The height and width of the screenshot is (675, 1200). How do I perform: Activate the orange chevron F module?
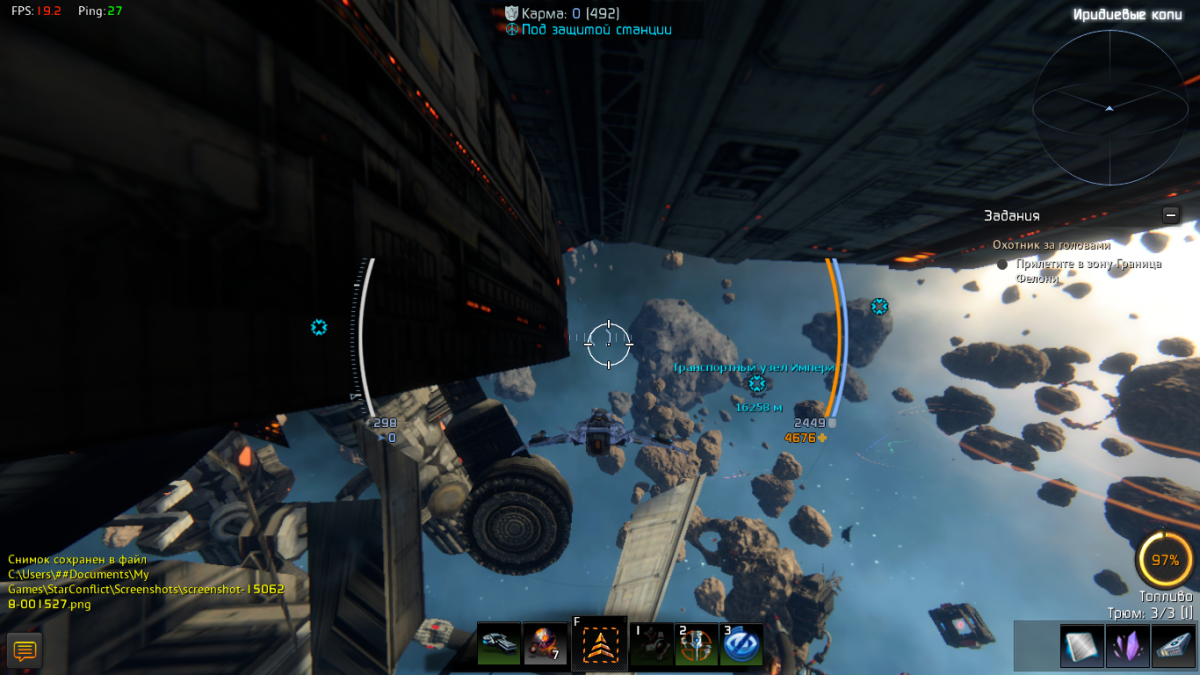[600, 645]
